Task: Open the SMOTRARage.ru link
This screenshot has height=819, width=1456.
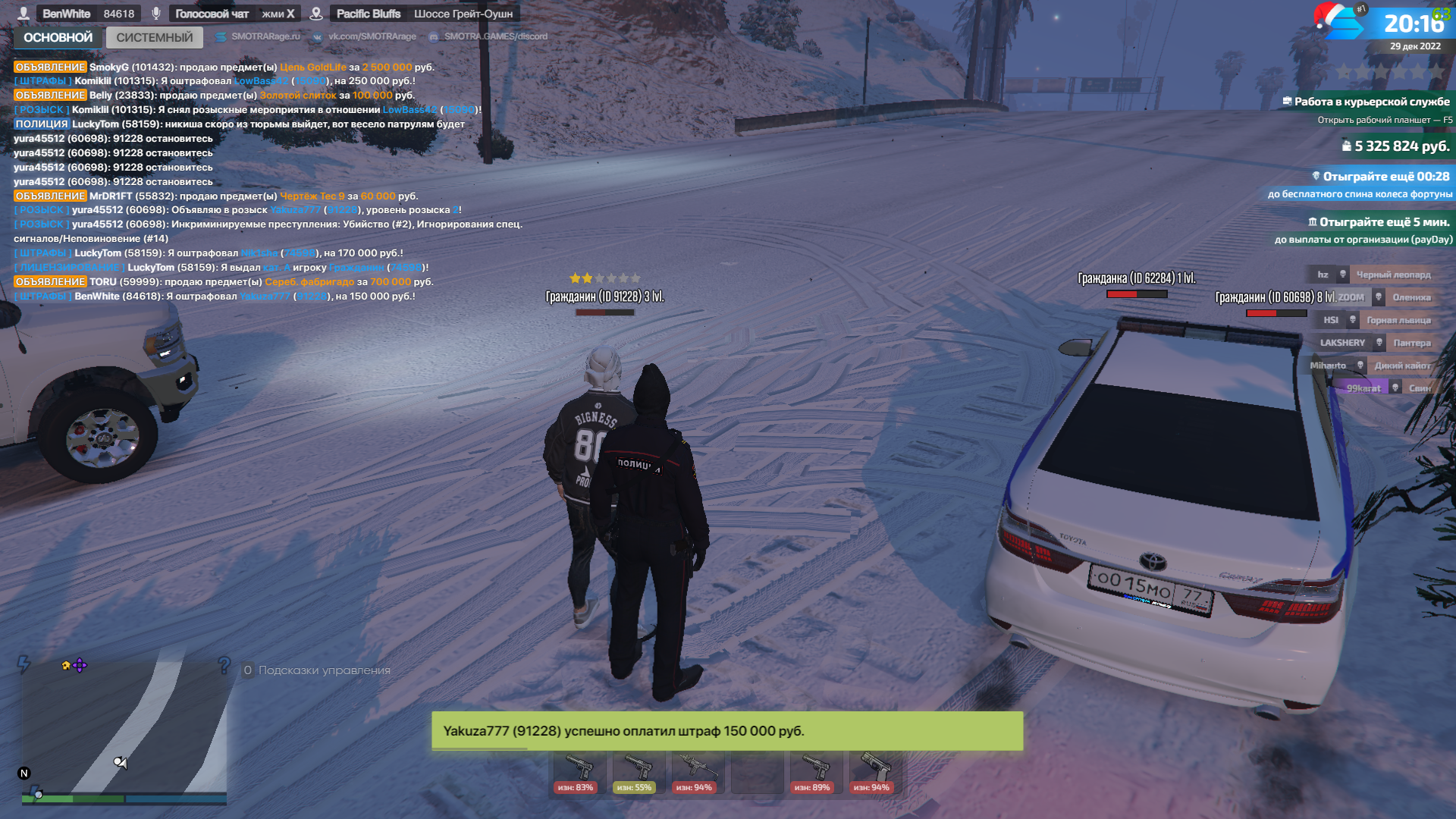Action: point(265,36)
